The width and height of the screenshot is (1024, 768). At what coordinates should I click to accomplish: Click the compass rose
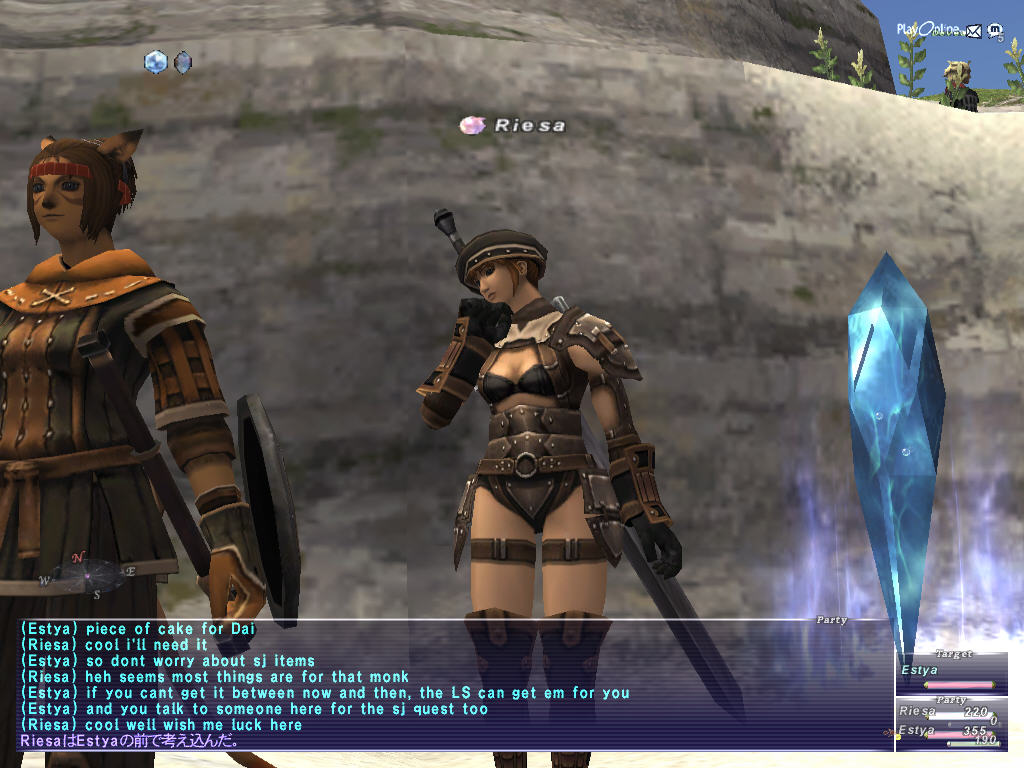point(86,574)
